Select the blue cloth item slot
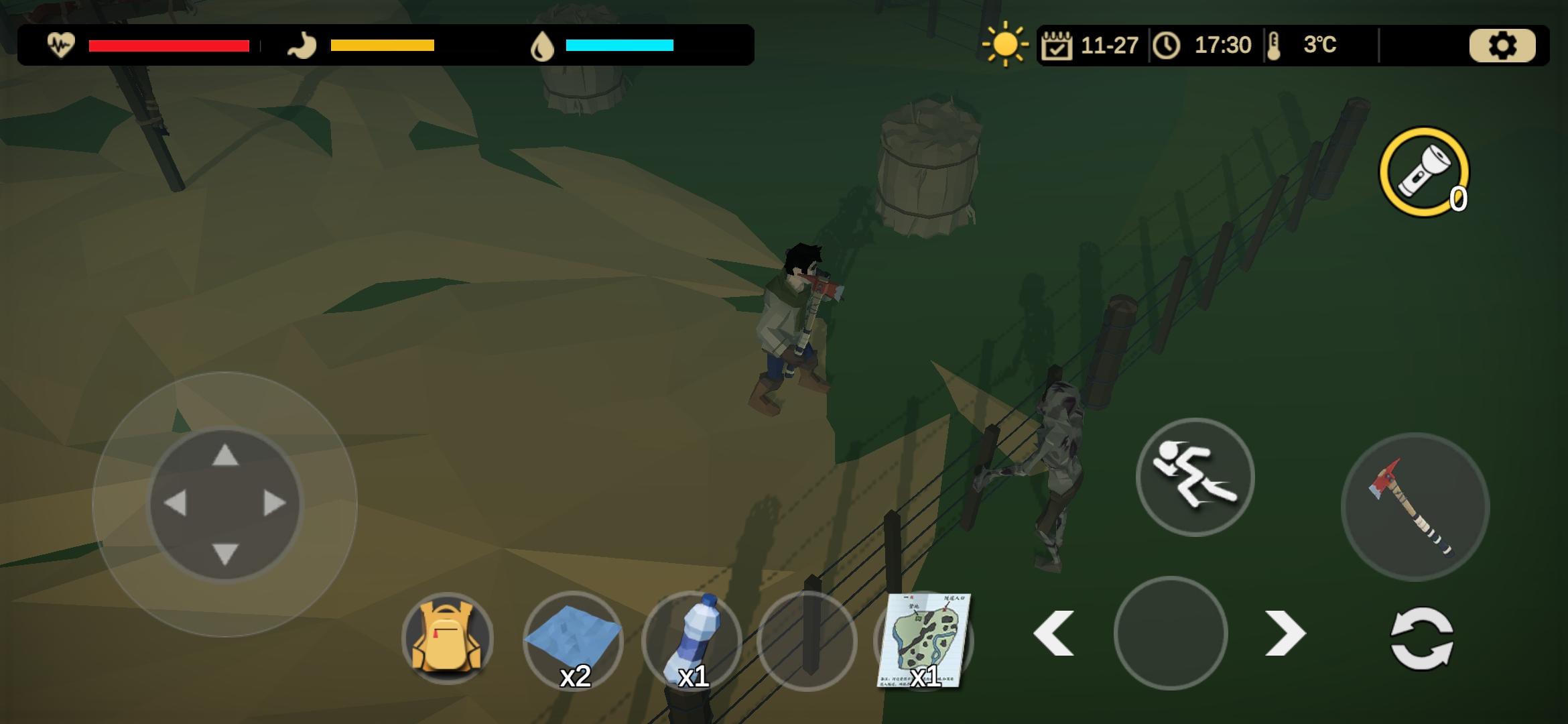 (x=572, y=640)
